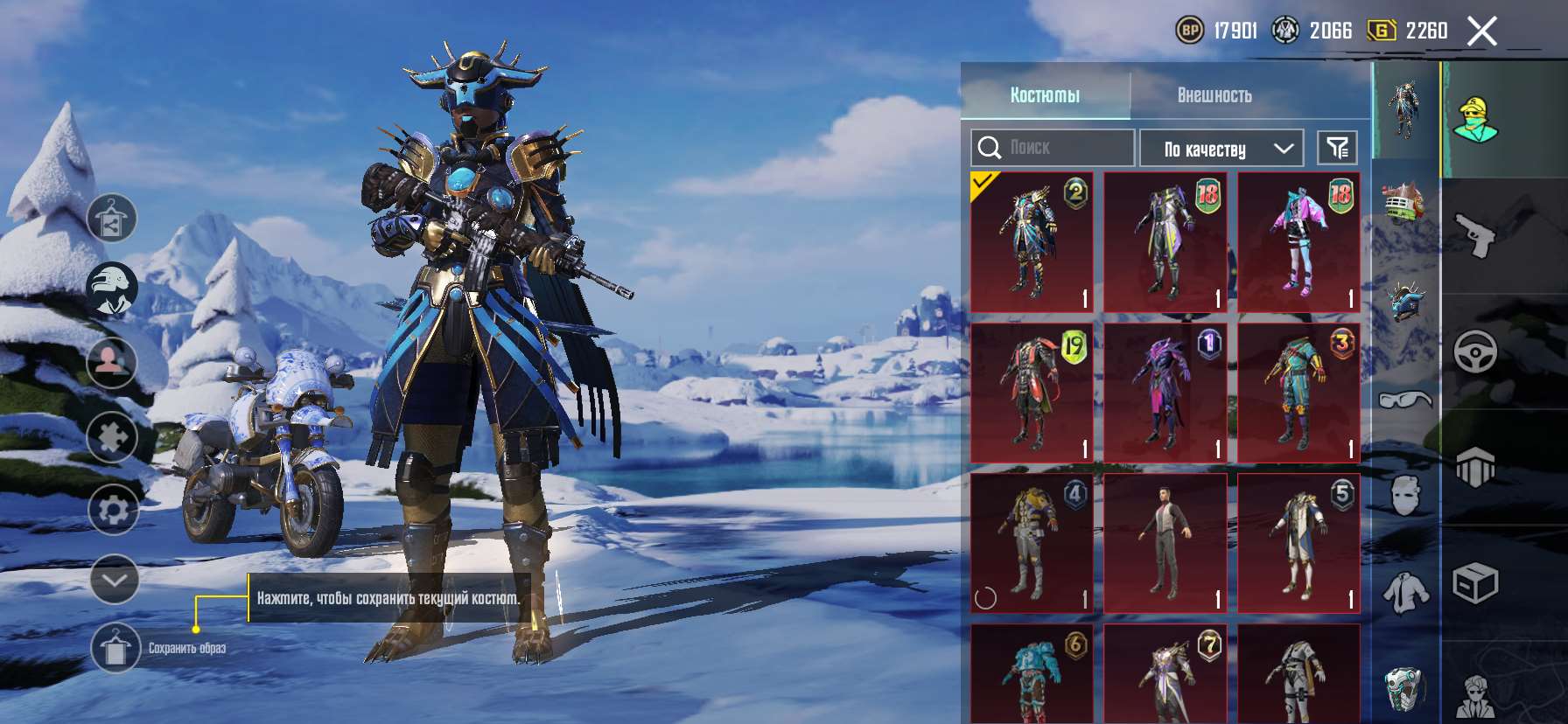Image resolution: width=1568 pixels, height=724 pixels.
Task: Select the purple costume with badge 1
Action: pyautogui.click(x=1165, y=393)
